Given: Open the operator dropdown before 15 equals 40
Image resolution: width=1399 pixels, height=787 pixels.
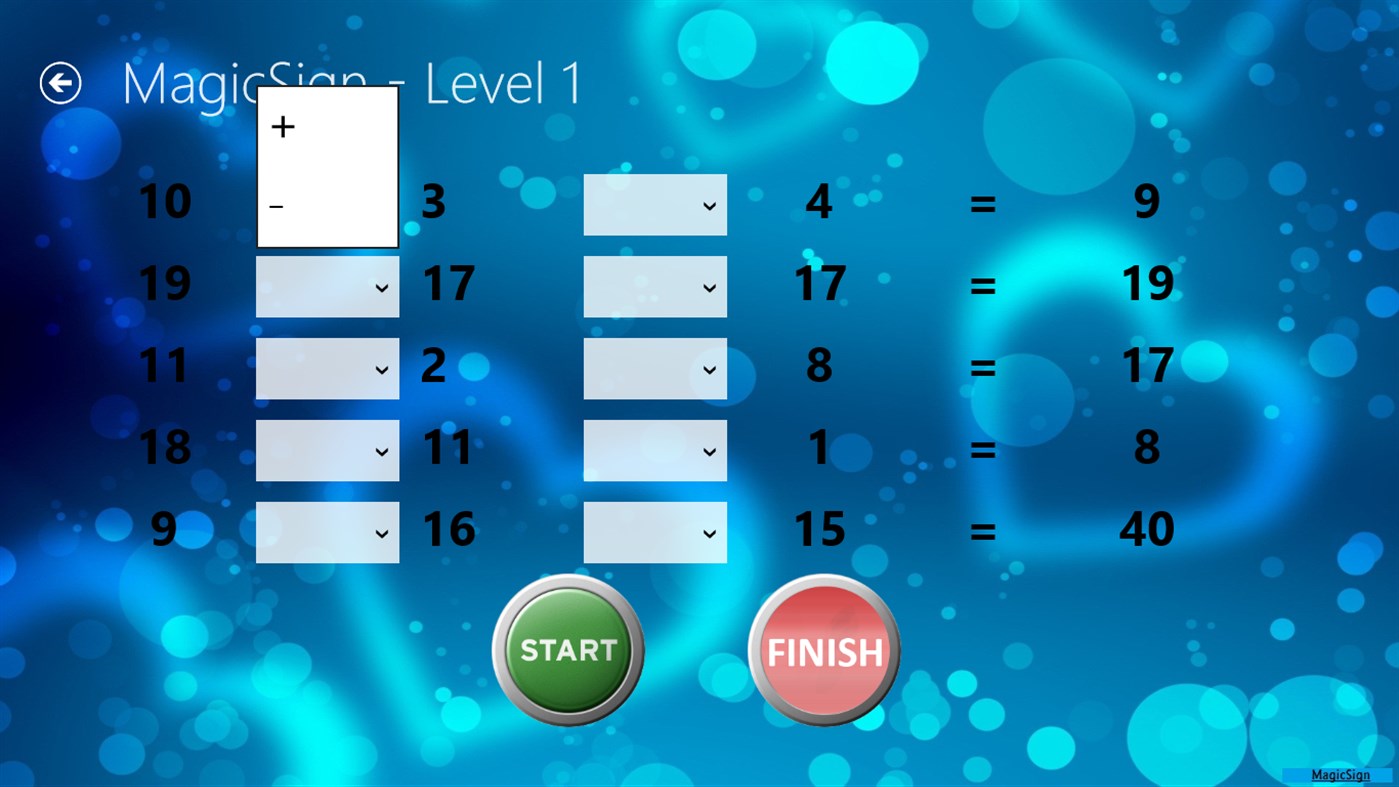Looking at the screenshot, I should pyautogui.click(x=655, y=531).
